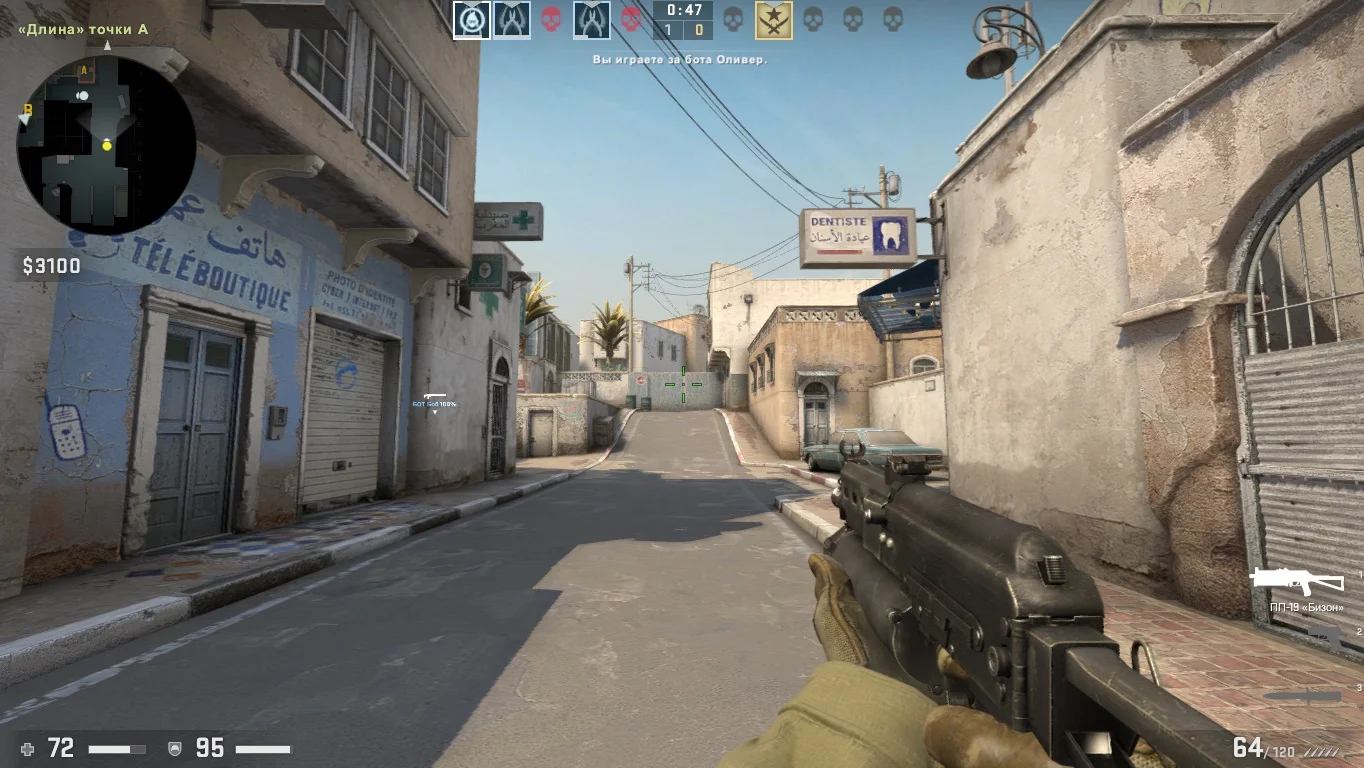The width and height of the screenshot is (1364, 768).
Task: Click the bomb site B marker on radar
Action: pyautogui.click(x=28, y=110)
